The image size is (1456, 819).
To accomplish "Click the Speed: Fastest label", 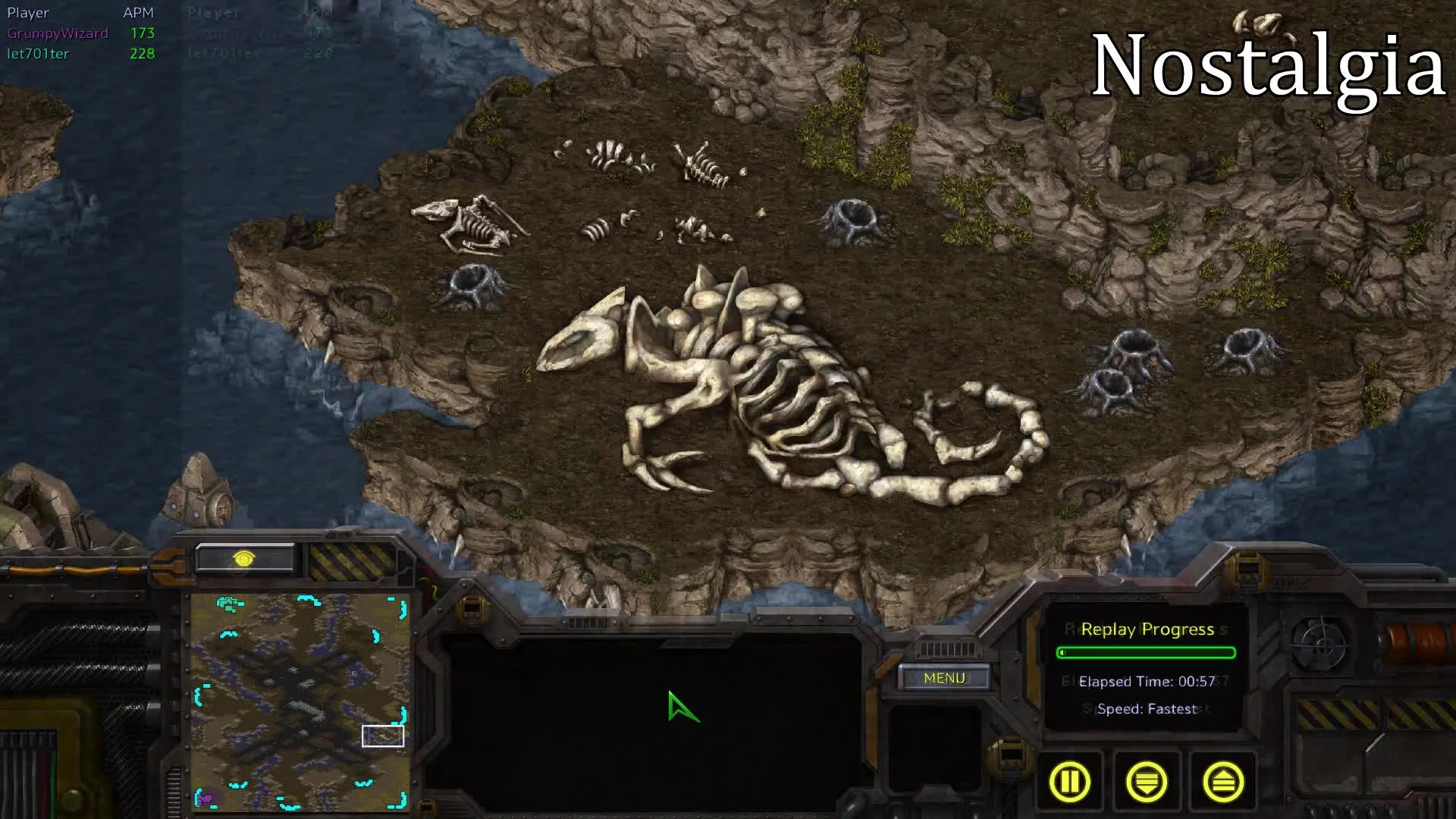I will point(1146,709).
